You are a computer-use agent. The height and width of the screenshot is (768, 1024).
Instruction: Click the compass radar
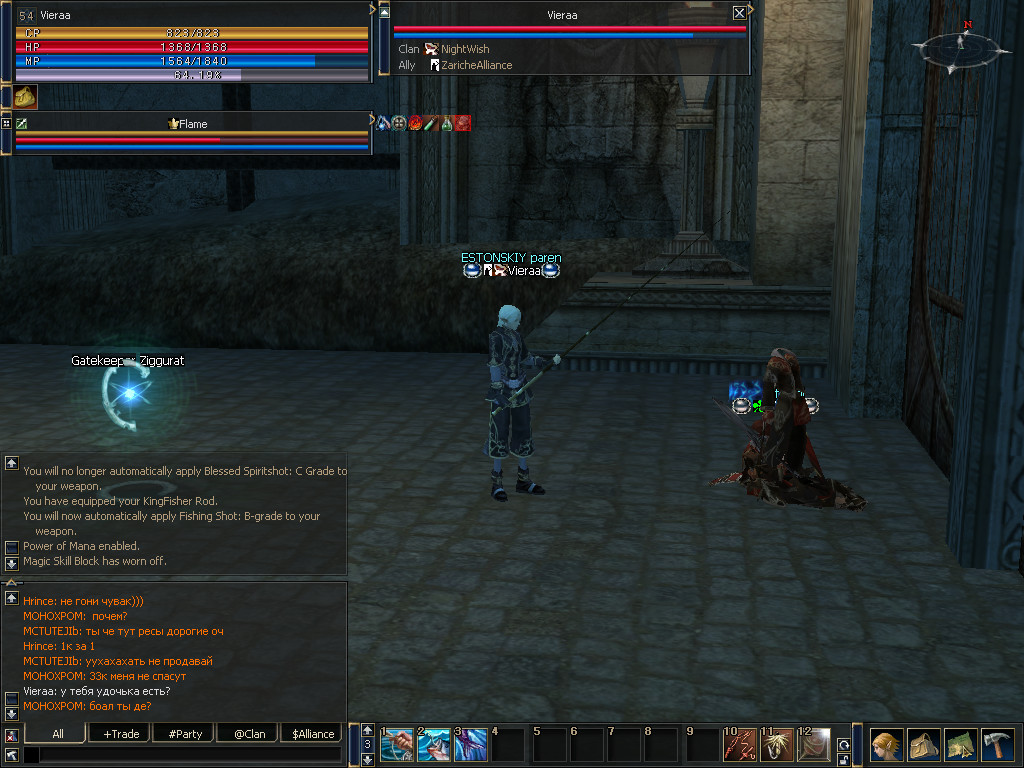pos(959,49)
